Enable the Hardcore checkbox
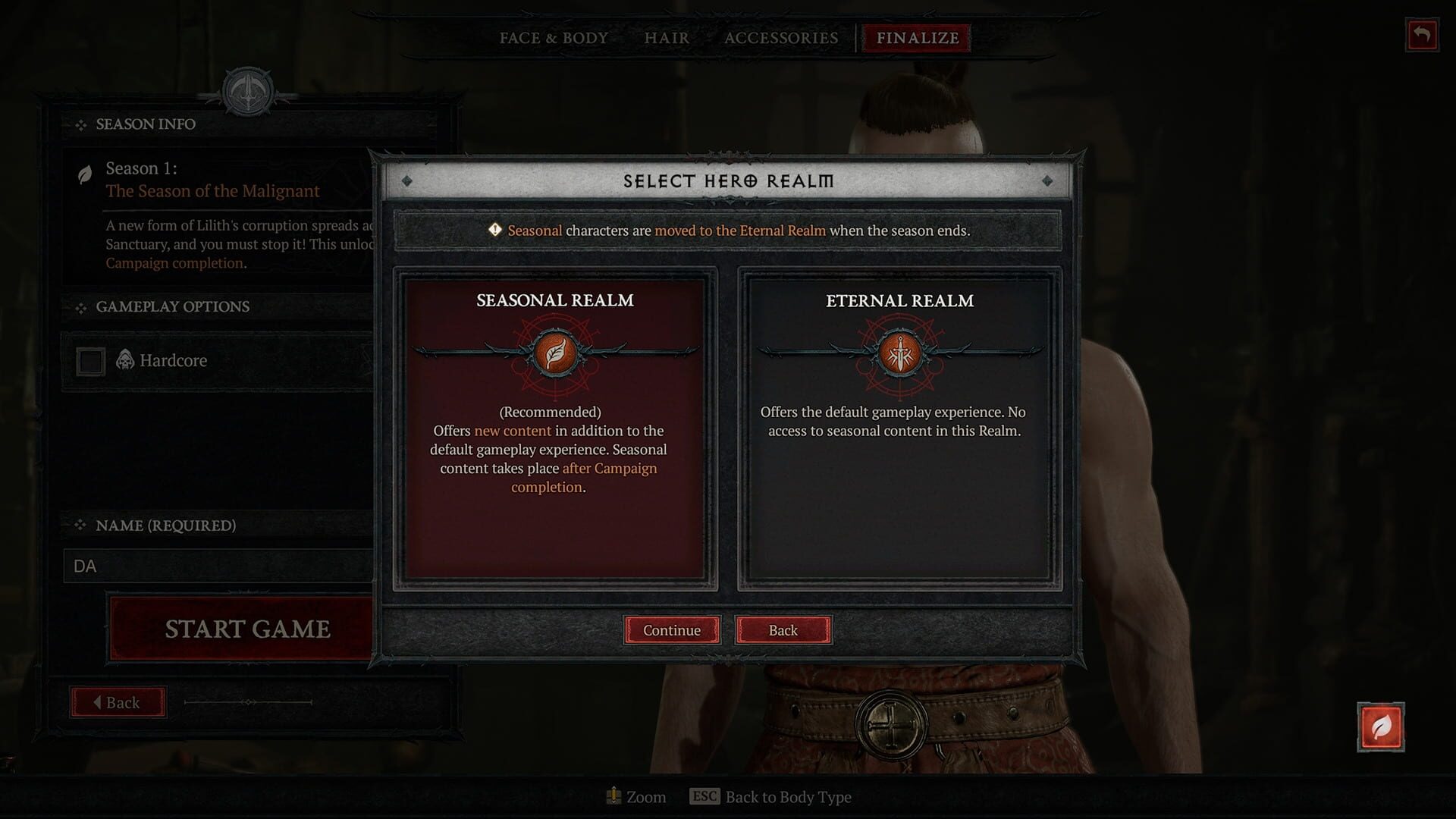1456x819 pixels. [x=90, y=360]
